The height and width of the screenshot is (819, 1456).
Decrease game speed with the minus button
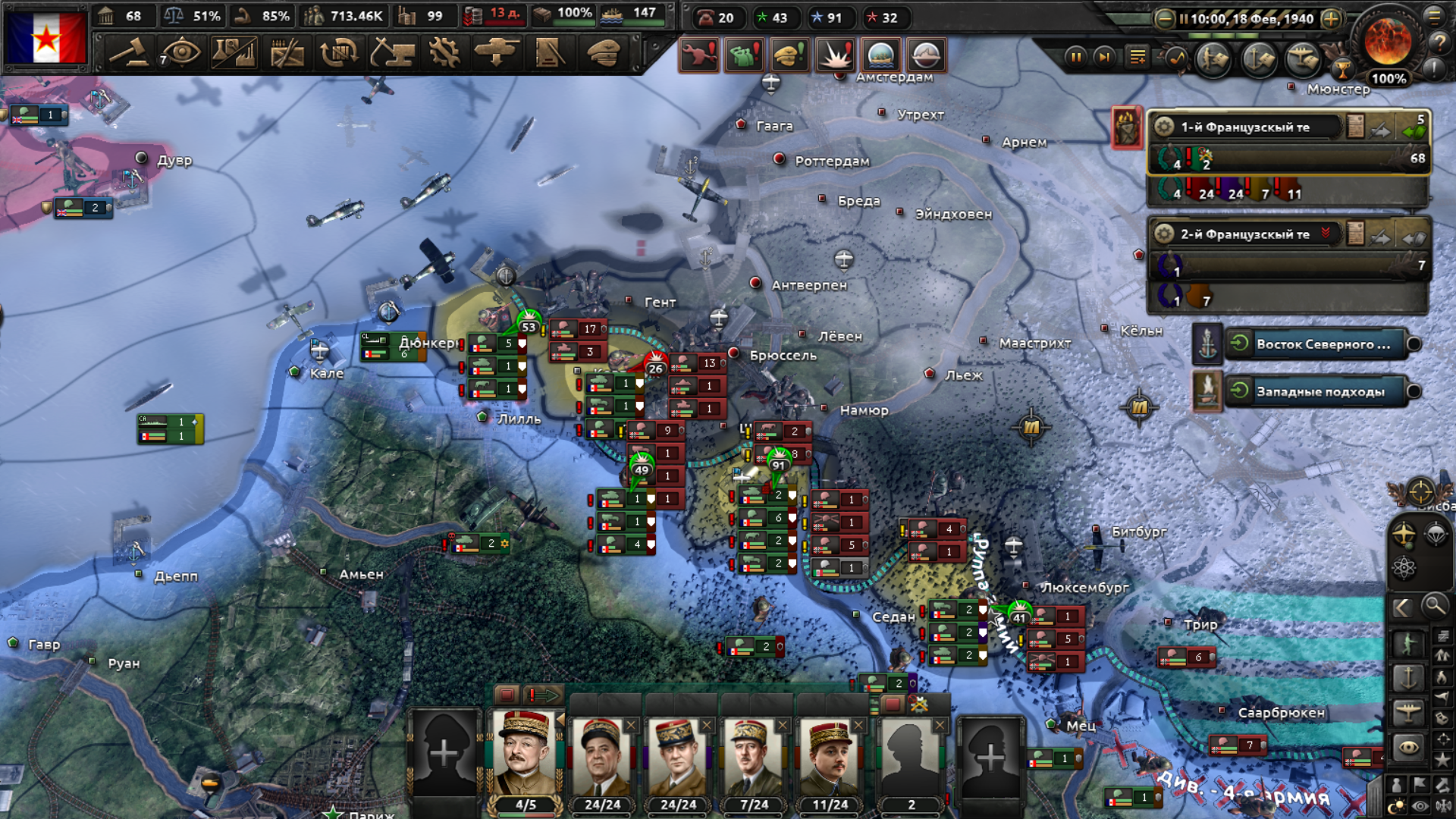pyautogui.click(x=1165, y=19)
